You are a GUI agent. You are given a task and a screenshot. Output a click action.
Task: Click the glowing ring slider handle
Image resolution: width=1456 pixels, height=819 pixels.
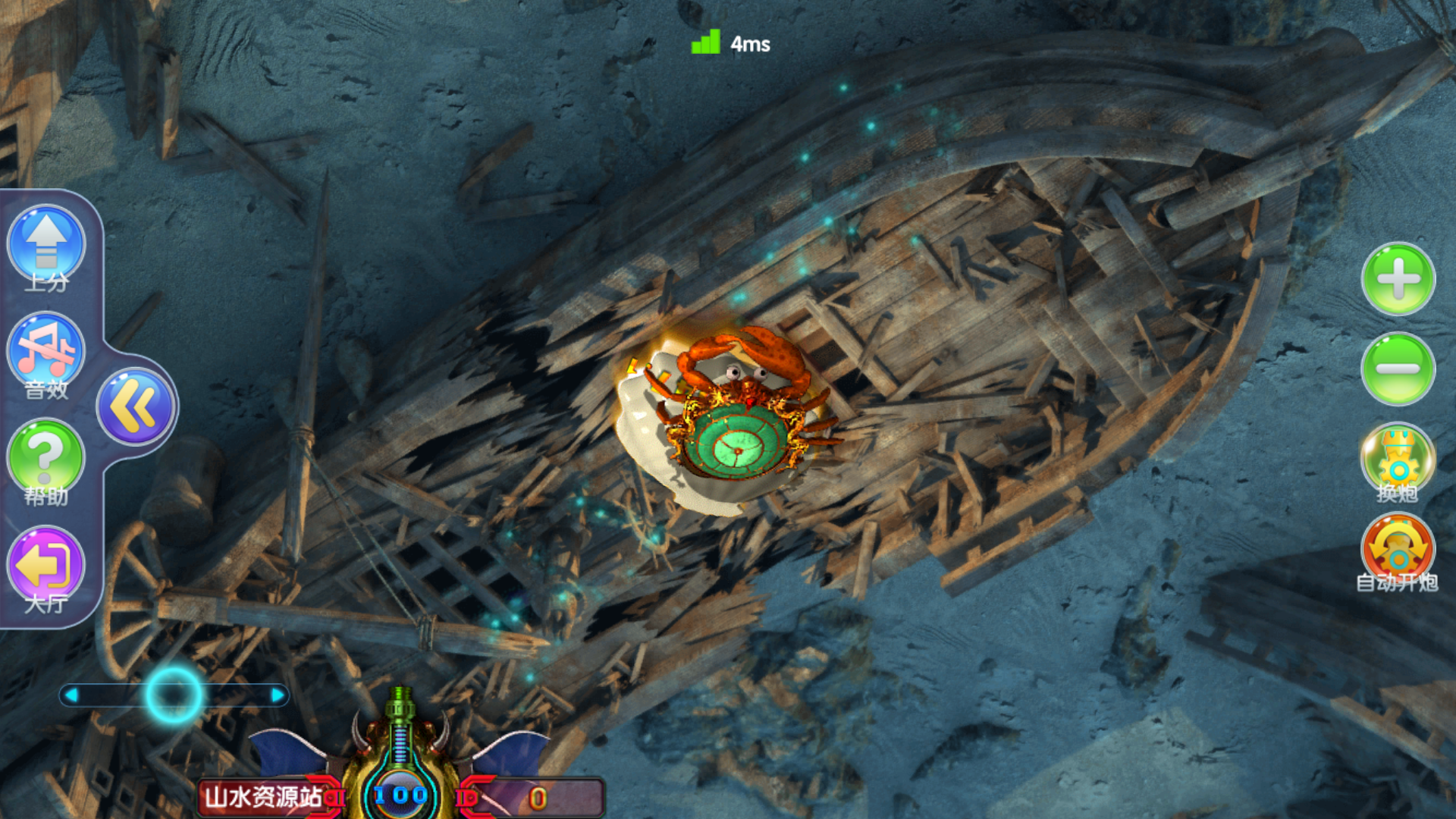174,695
